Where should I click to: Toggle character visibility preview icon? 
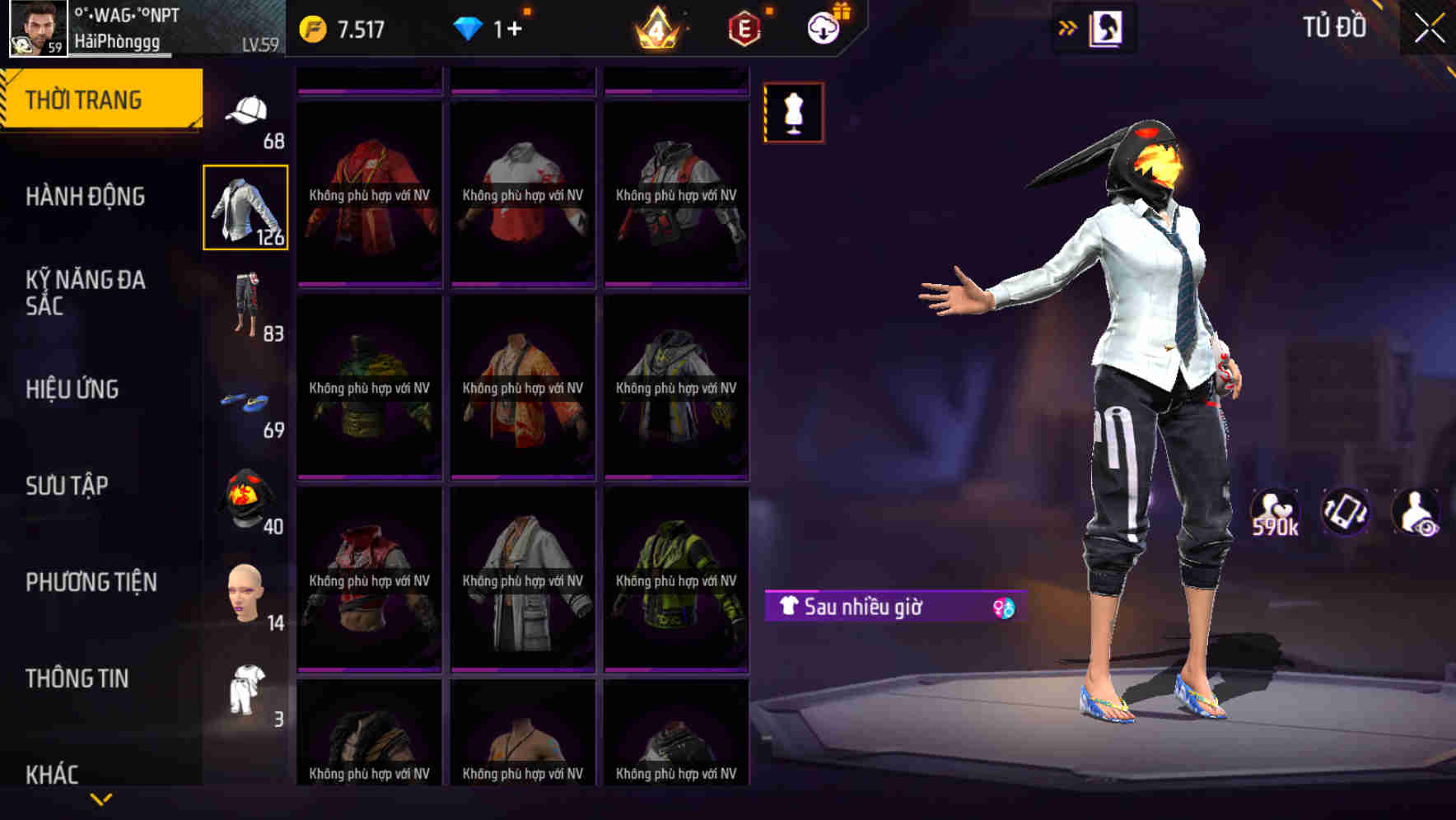[x=1413, y=514]
